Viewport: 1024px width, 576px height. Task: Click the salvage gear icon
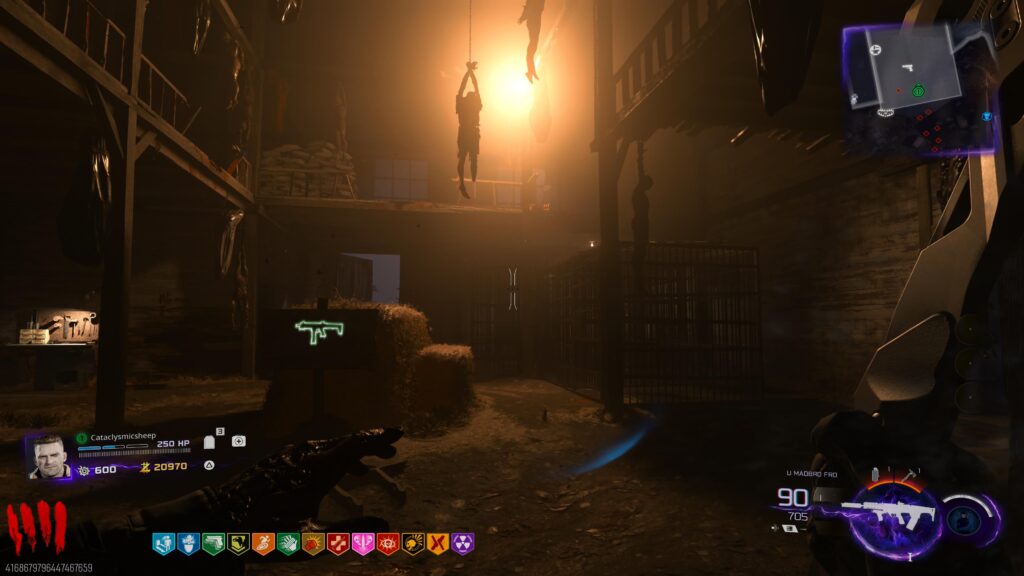click(84, 470)
